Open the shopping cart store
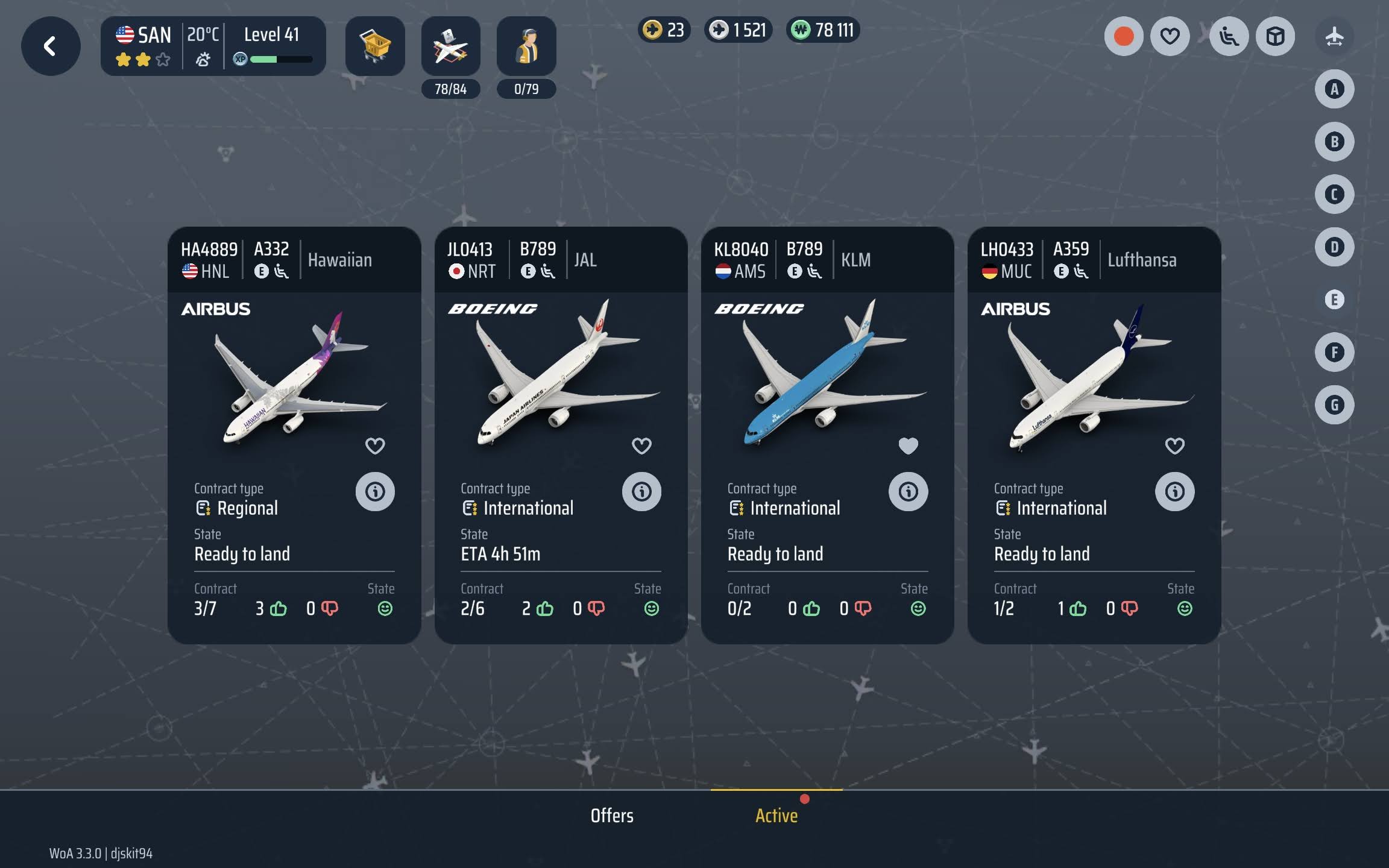Viewport: 1389px width, 868px height. click(x=375, y=46)
